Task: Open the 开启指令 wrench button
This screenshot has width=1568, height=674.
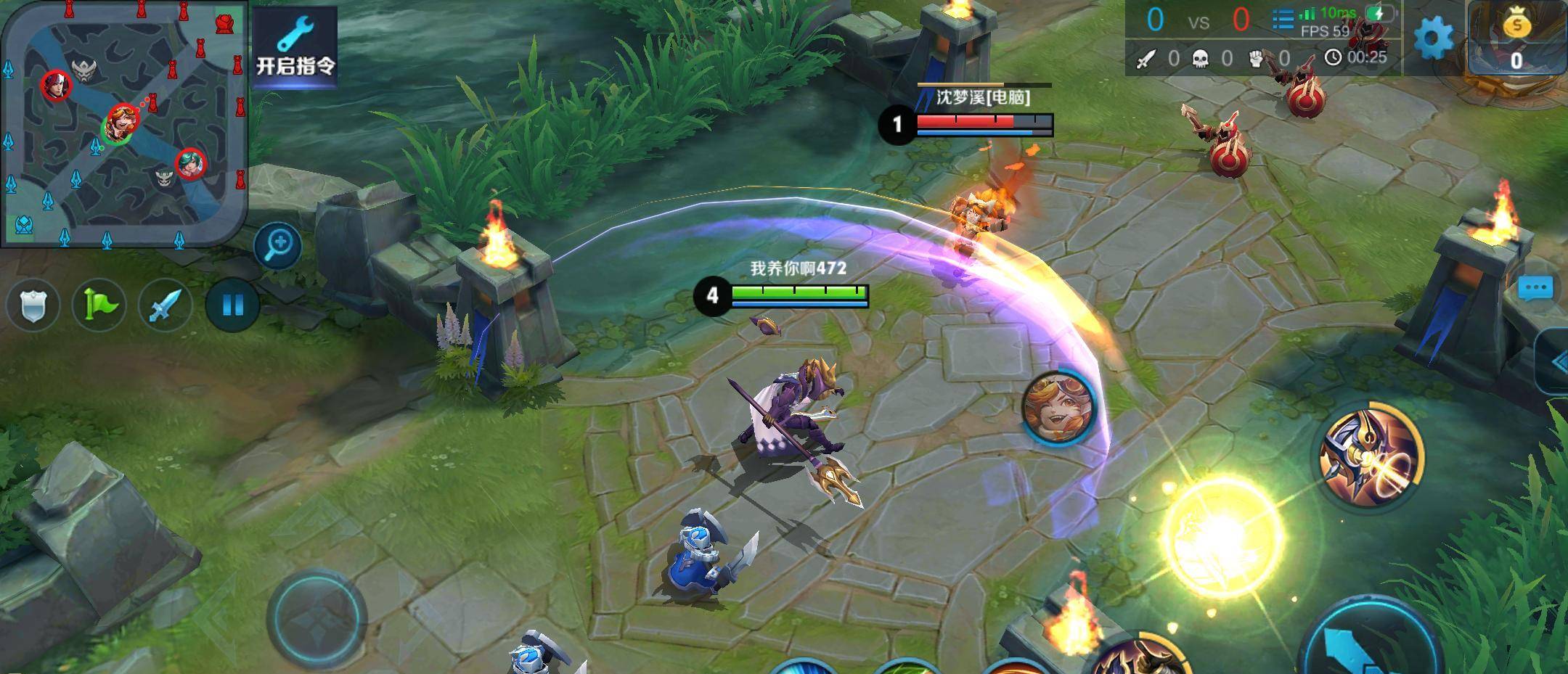Action: (295, 44)
